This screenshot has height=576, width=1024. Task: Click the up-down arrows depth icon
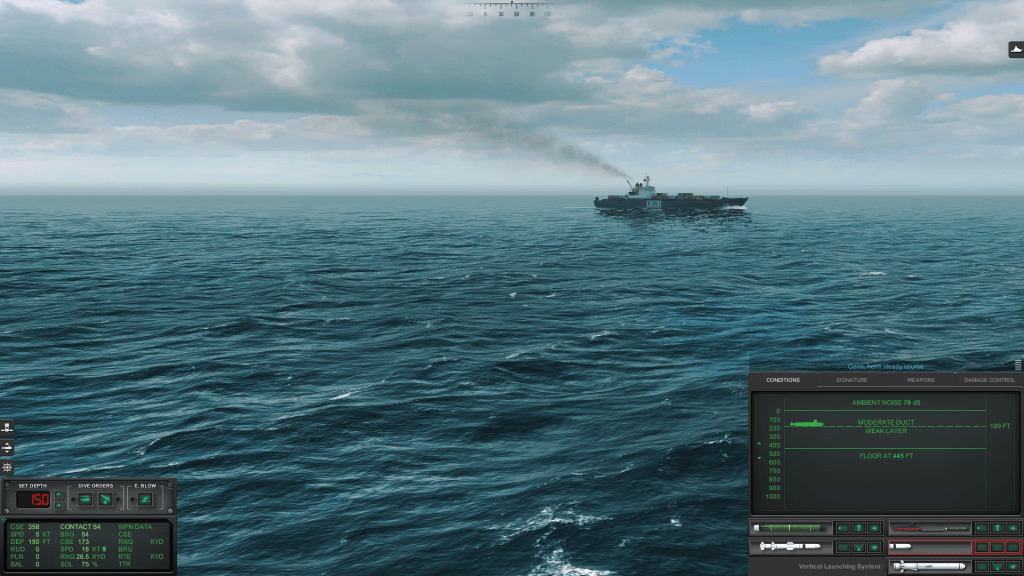pyautogui.click(x=8, y=447)
